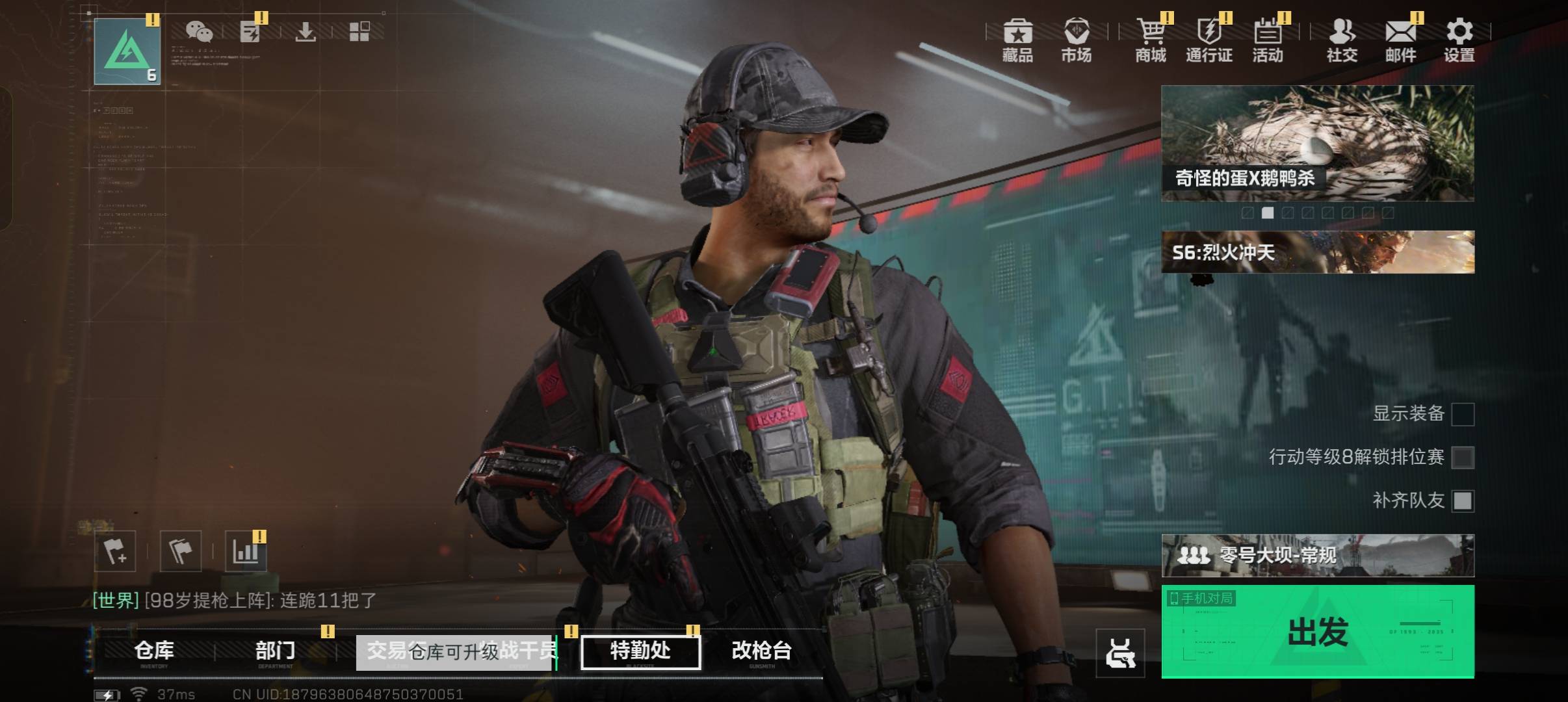Click the player avatar badge
1568x702 pixels.
click(127, 52)
